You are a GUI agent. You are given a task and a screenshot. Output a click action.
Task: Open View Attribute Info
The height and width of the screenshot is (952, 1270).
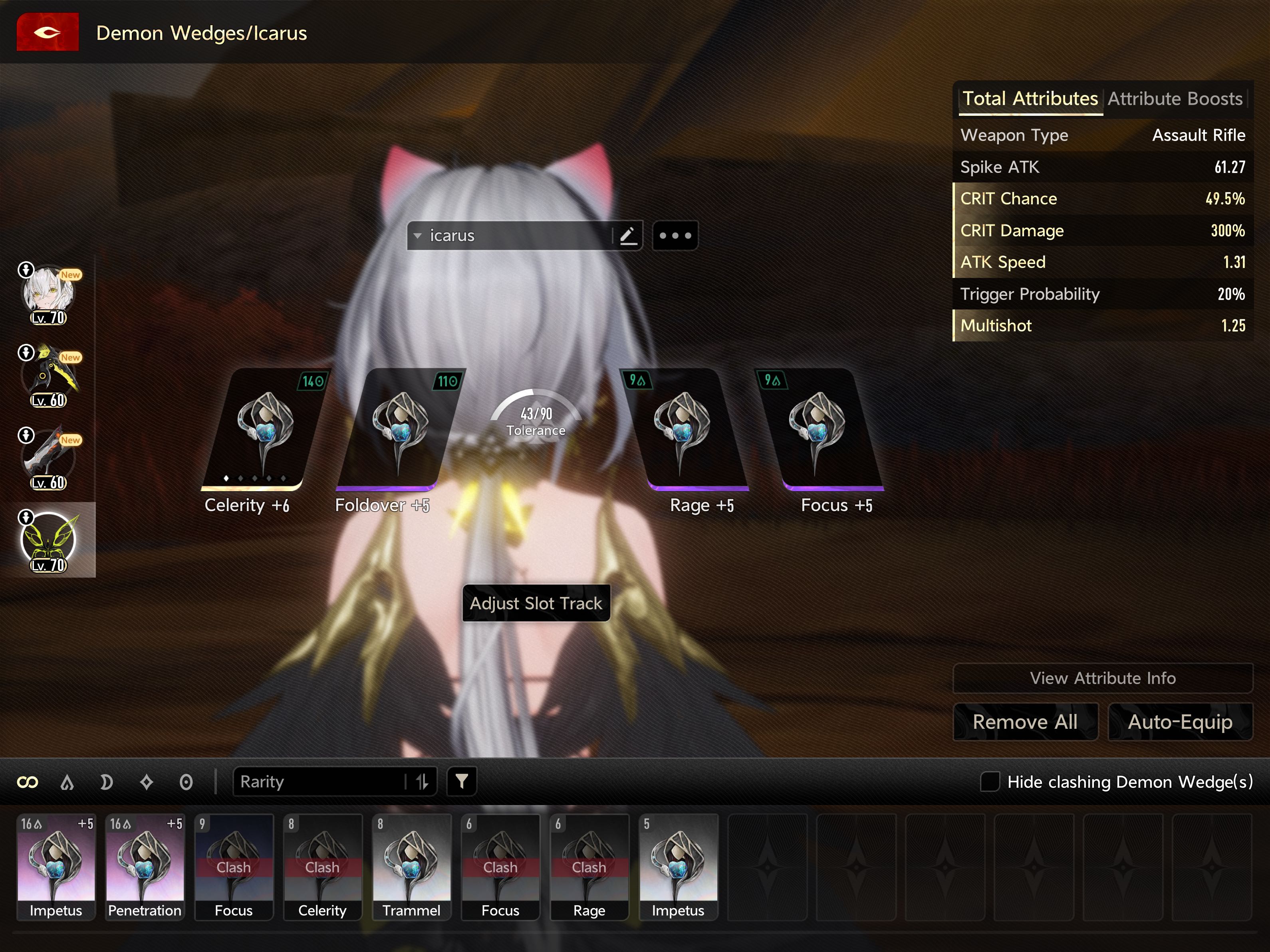pos(1102,678)
